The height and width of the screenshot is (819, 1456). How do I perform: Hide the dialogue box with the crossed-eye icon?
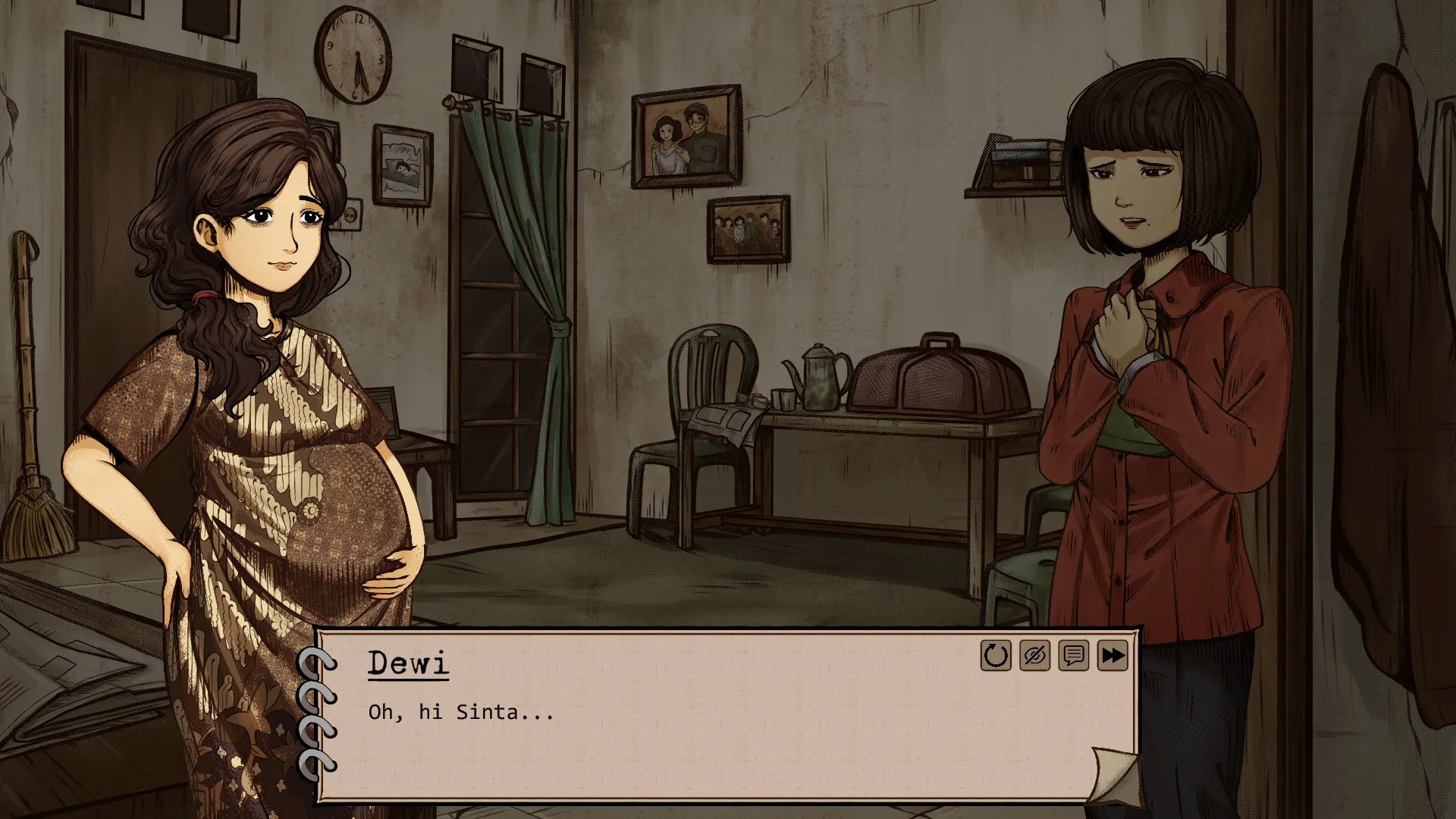[1034, 656]
